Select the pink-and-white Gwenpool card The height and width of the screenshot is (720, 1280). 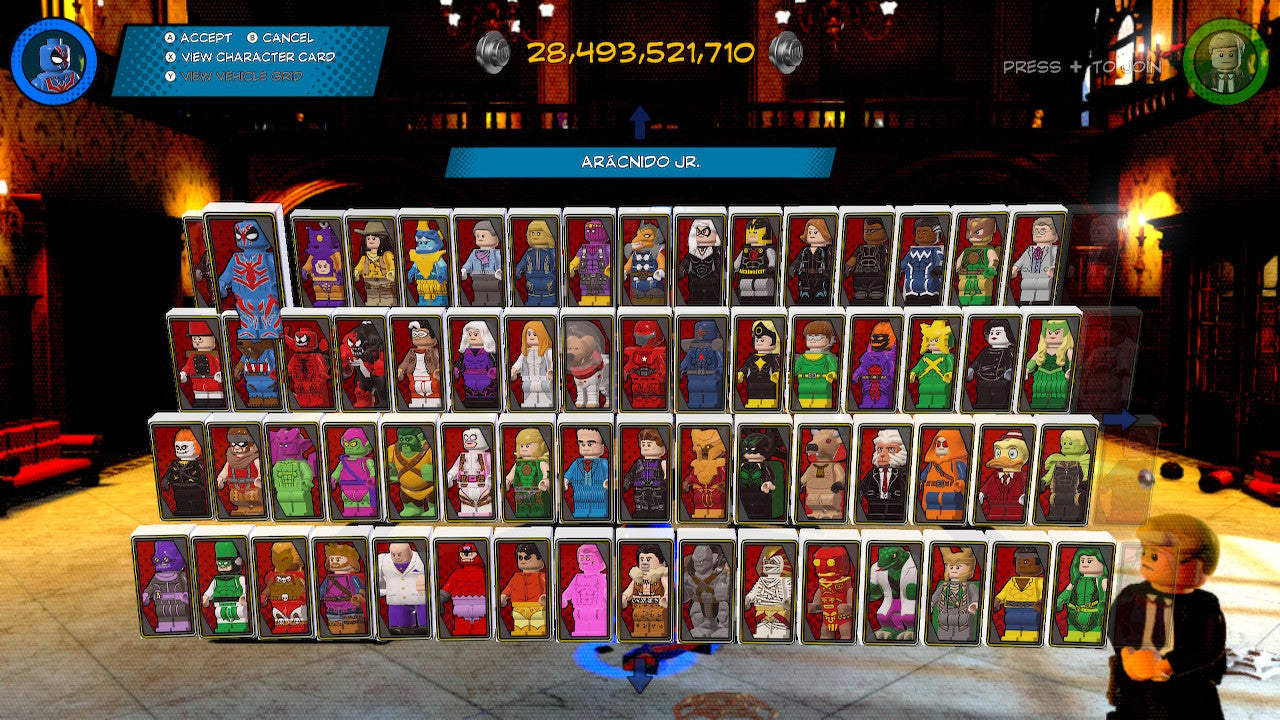pyautogui.click(x=469, y=470)
